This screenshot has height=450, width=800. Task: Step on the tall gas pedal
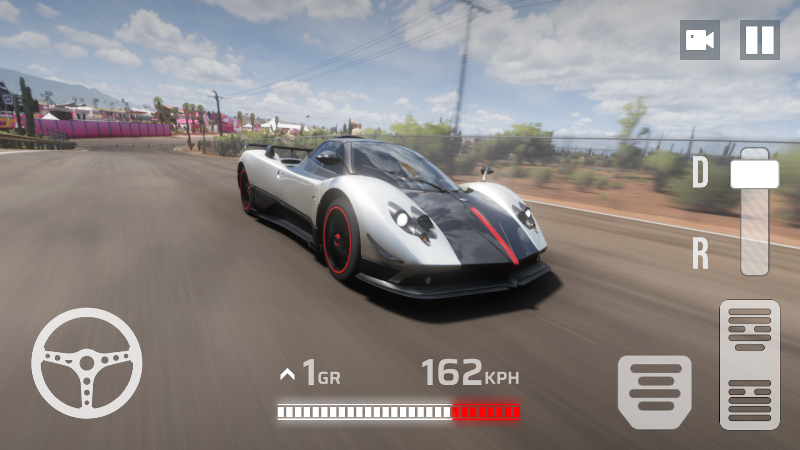coord(749,364)
